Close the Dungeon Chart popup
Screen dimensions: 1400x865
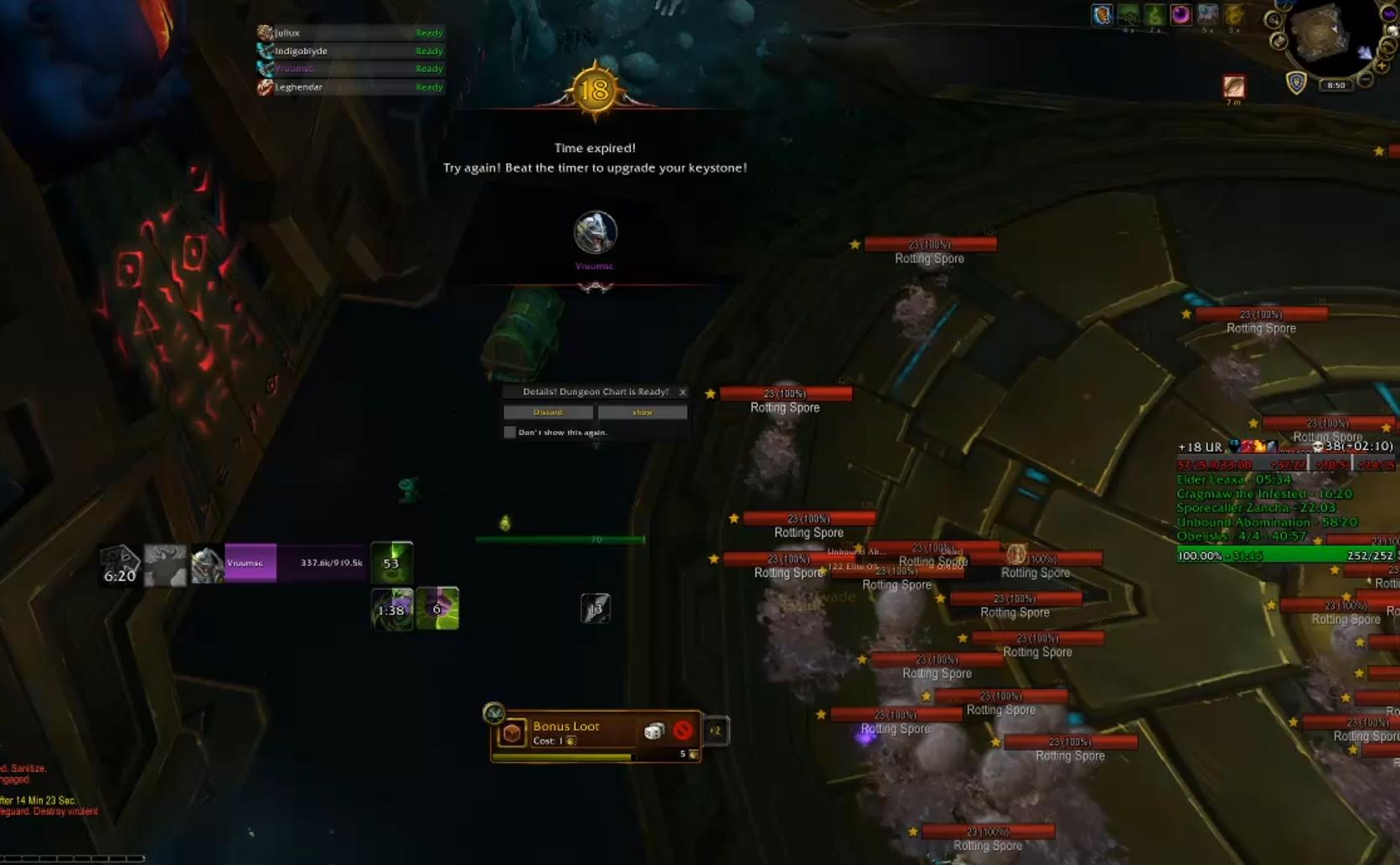[683, 392]
